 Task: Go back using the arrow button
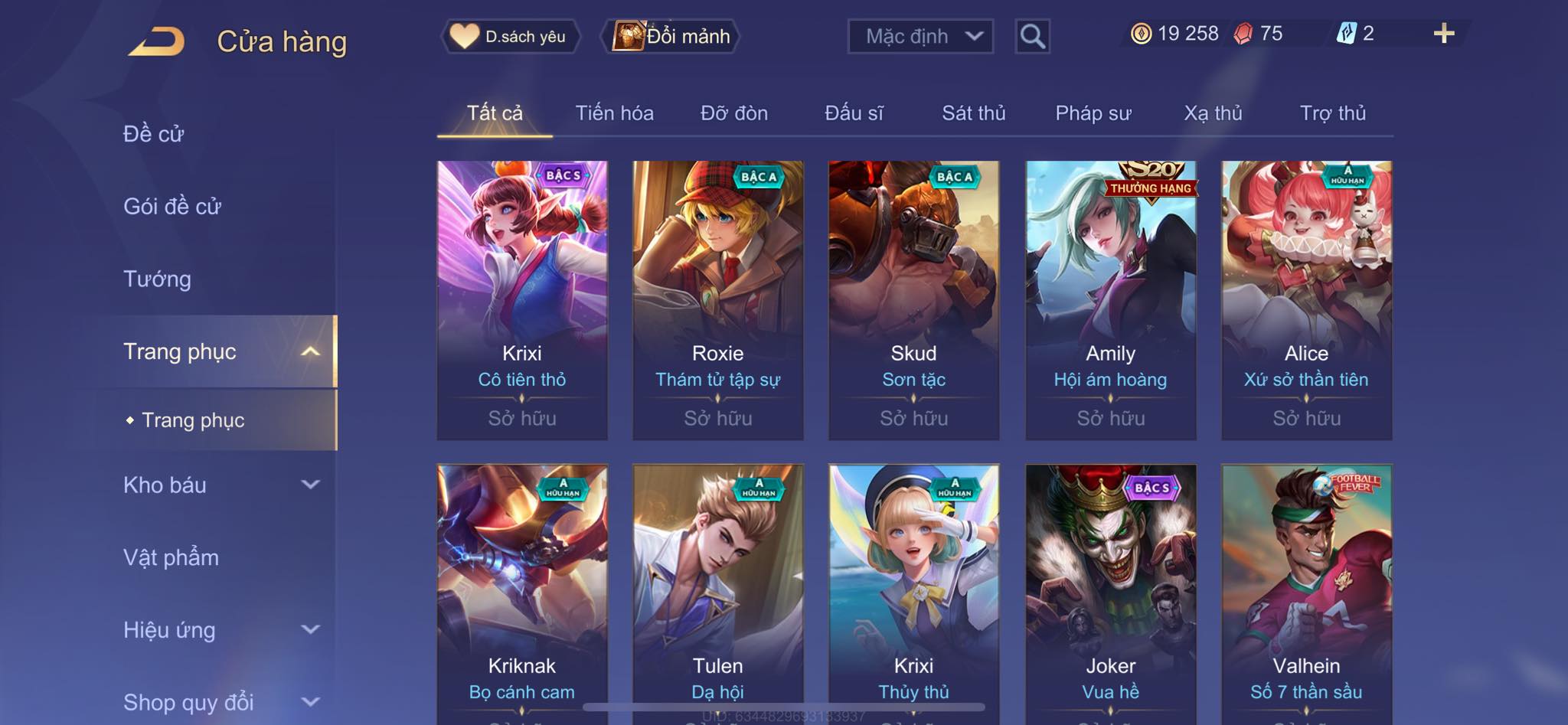157,41
